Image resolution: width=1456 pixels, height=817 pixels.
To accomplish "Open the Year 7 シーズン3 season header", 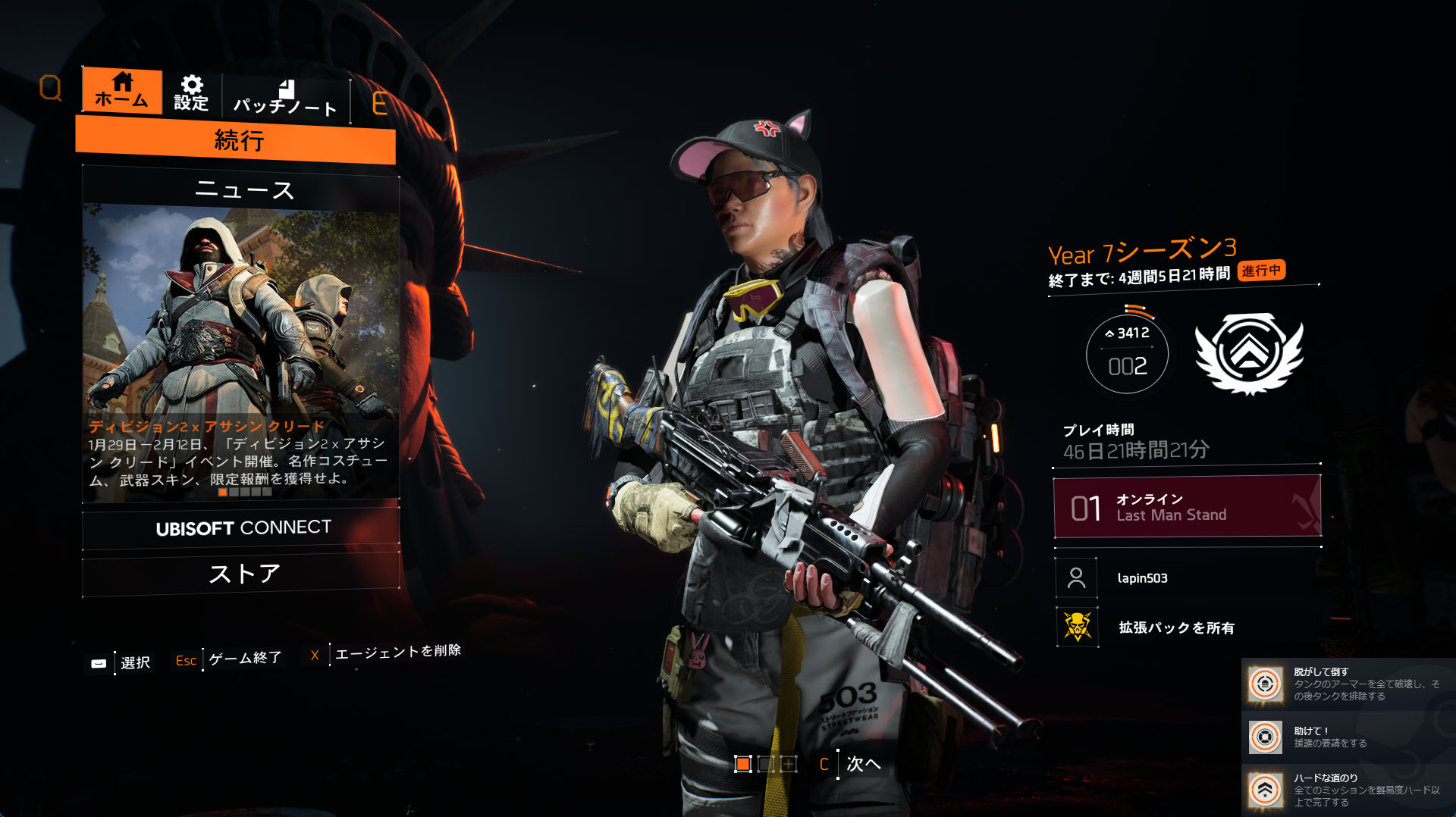I will 1142,251.
